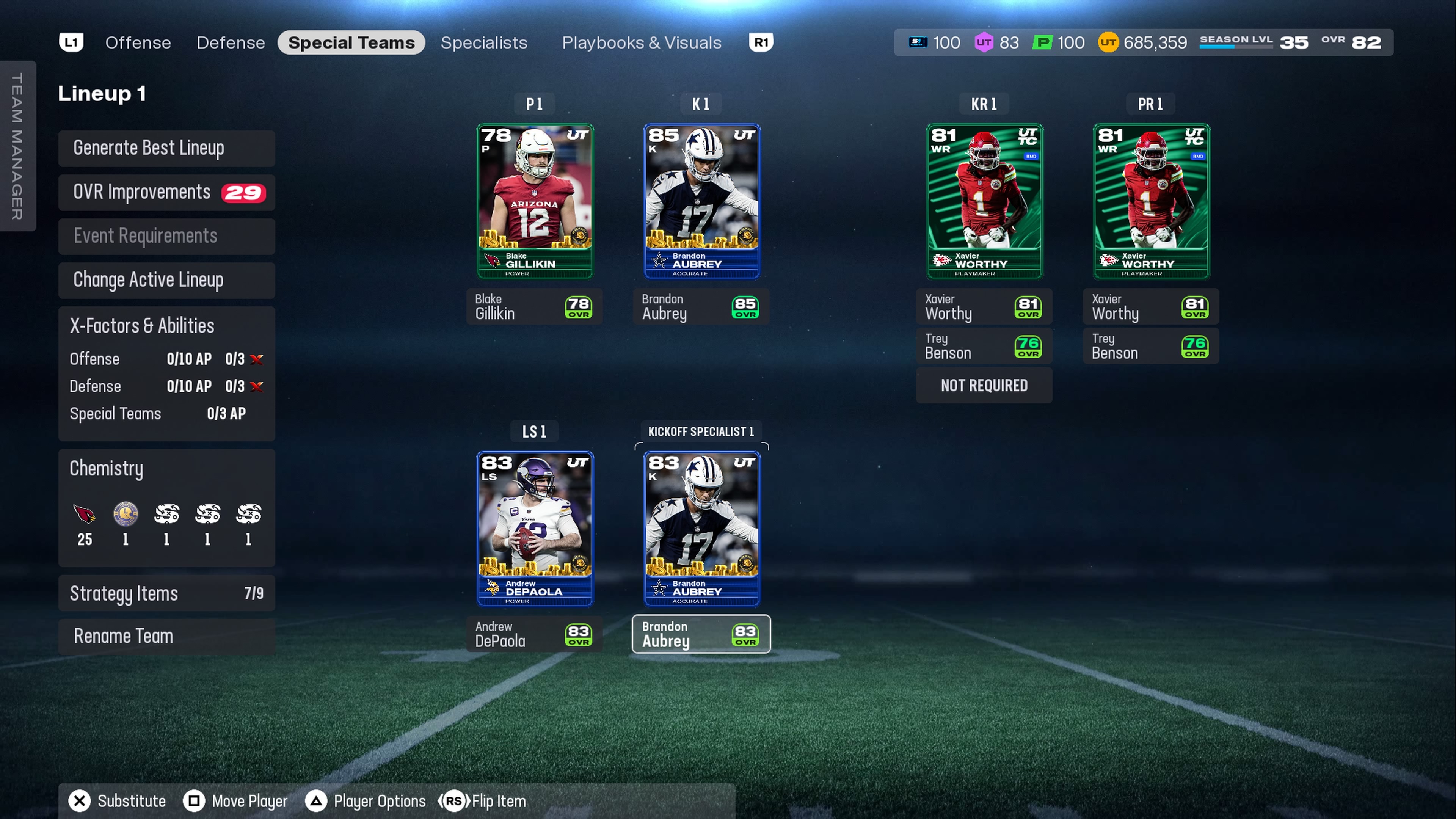
Task: Select Rename Team option
Action: click(x=166, y=636)
